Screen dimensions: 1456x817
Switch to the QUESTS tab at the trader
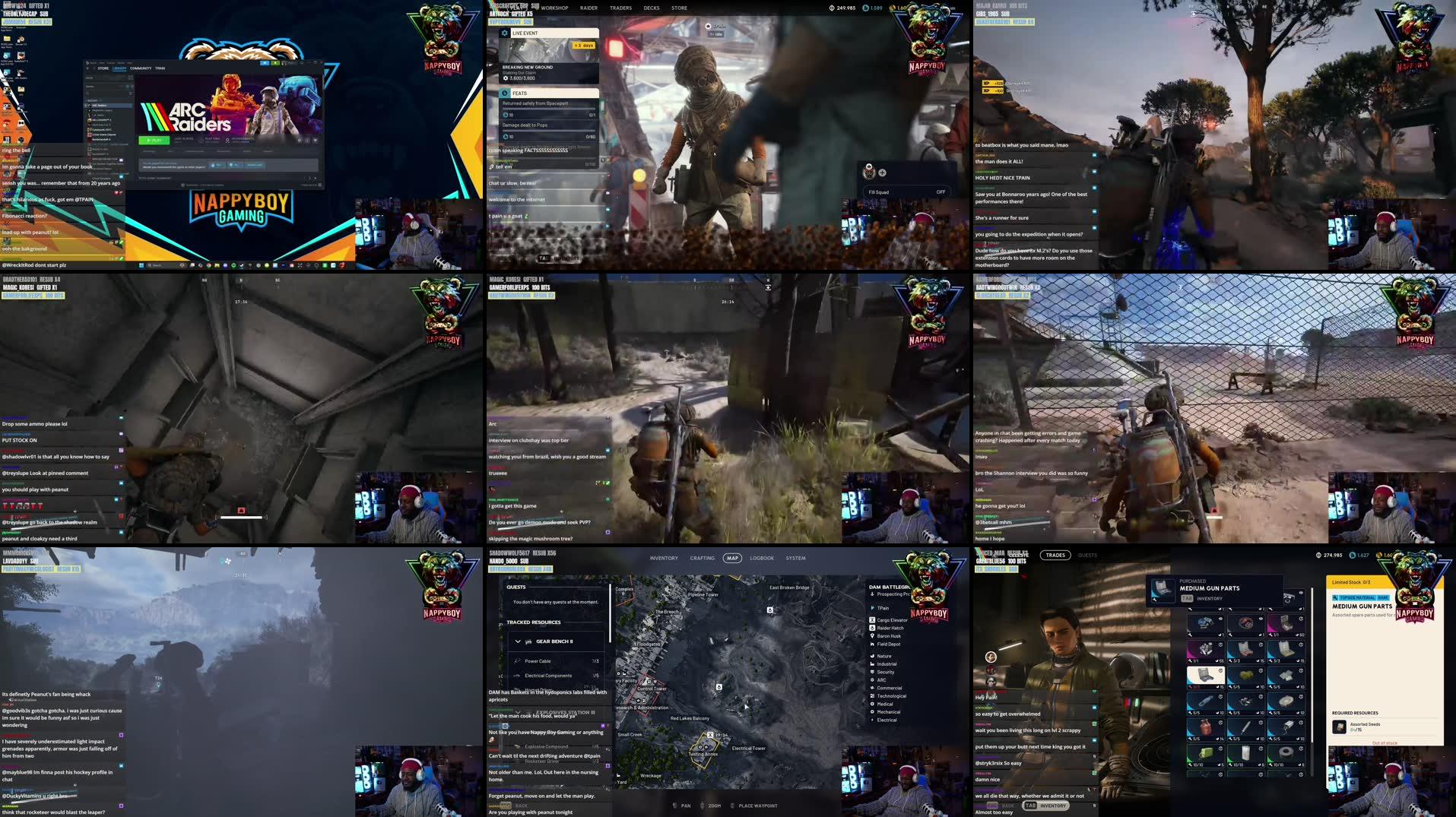tap(1087, 555)
